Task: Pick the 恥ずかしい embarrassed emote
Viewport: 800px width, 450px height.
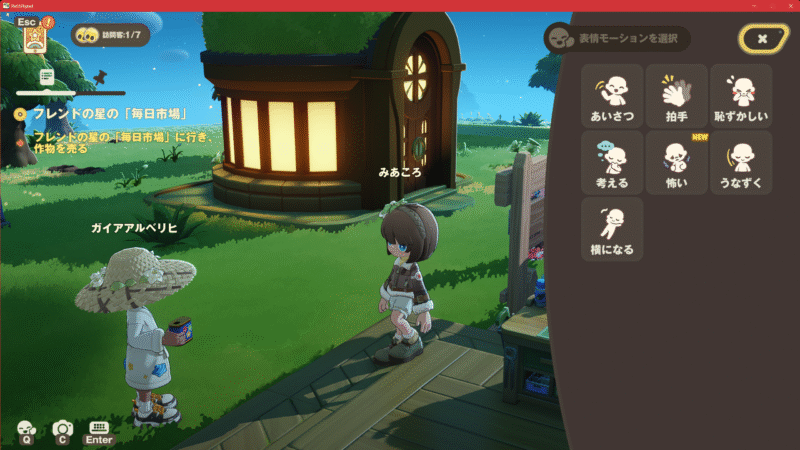Action: [741, 96]
